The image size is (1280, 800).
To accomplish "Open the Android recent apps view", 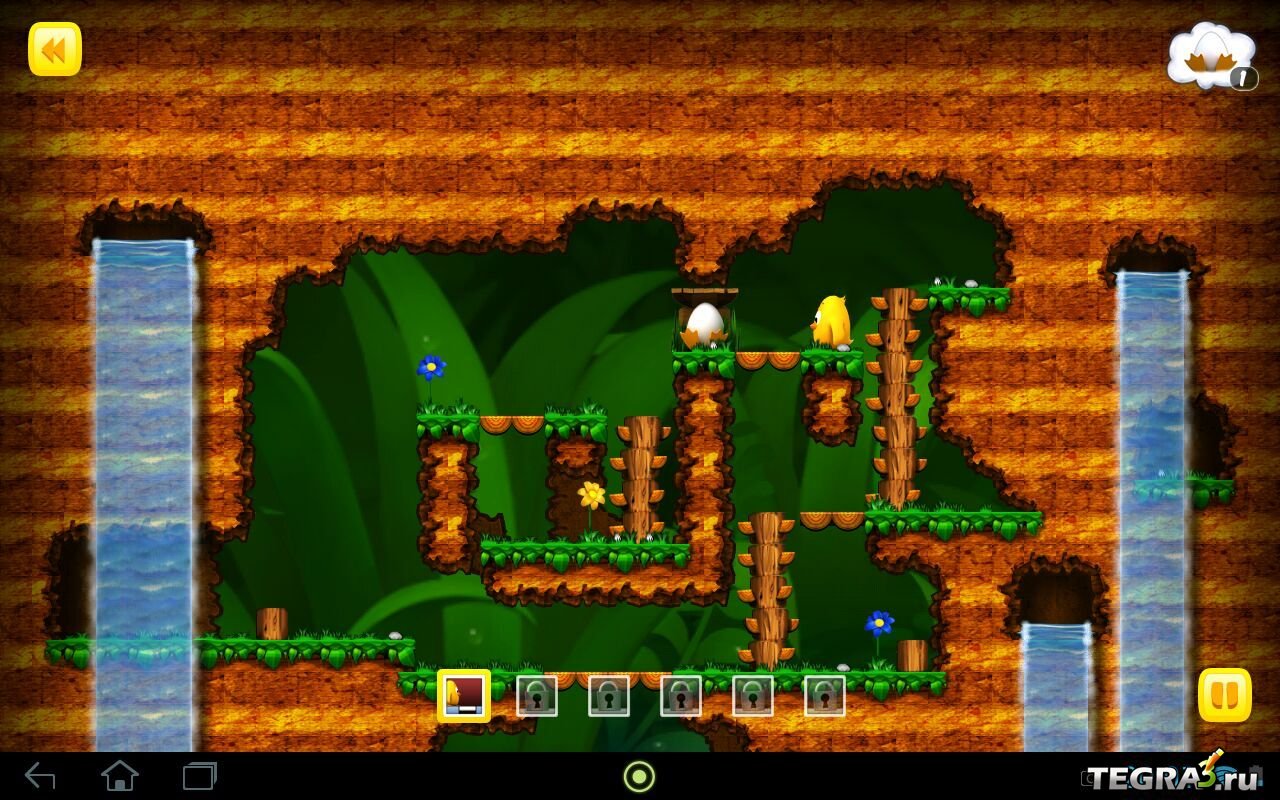I will 199,776.
